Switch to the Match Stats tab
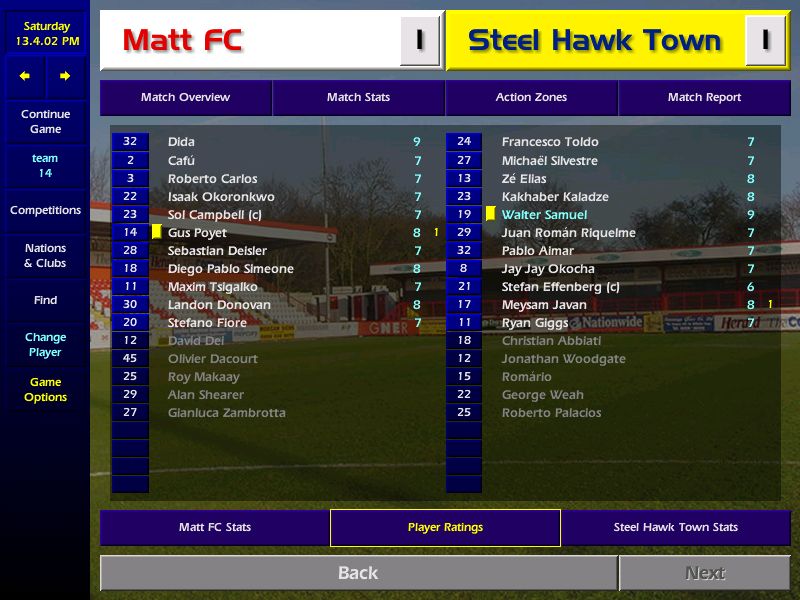Image resolution: width=800 pixels, height=600 pixels. 358,97
